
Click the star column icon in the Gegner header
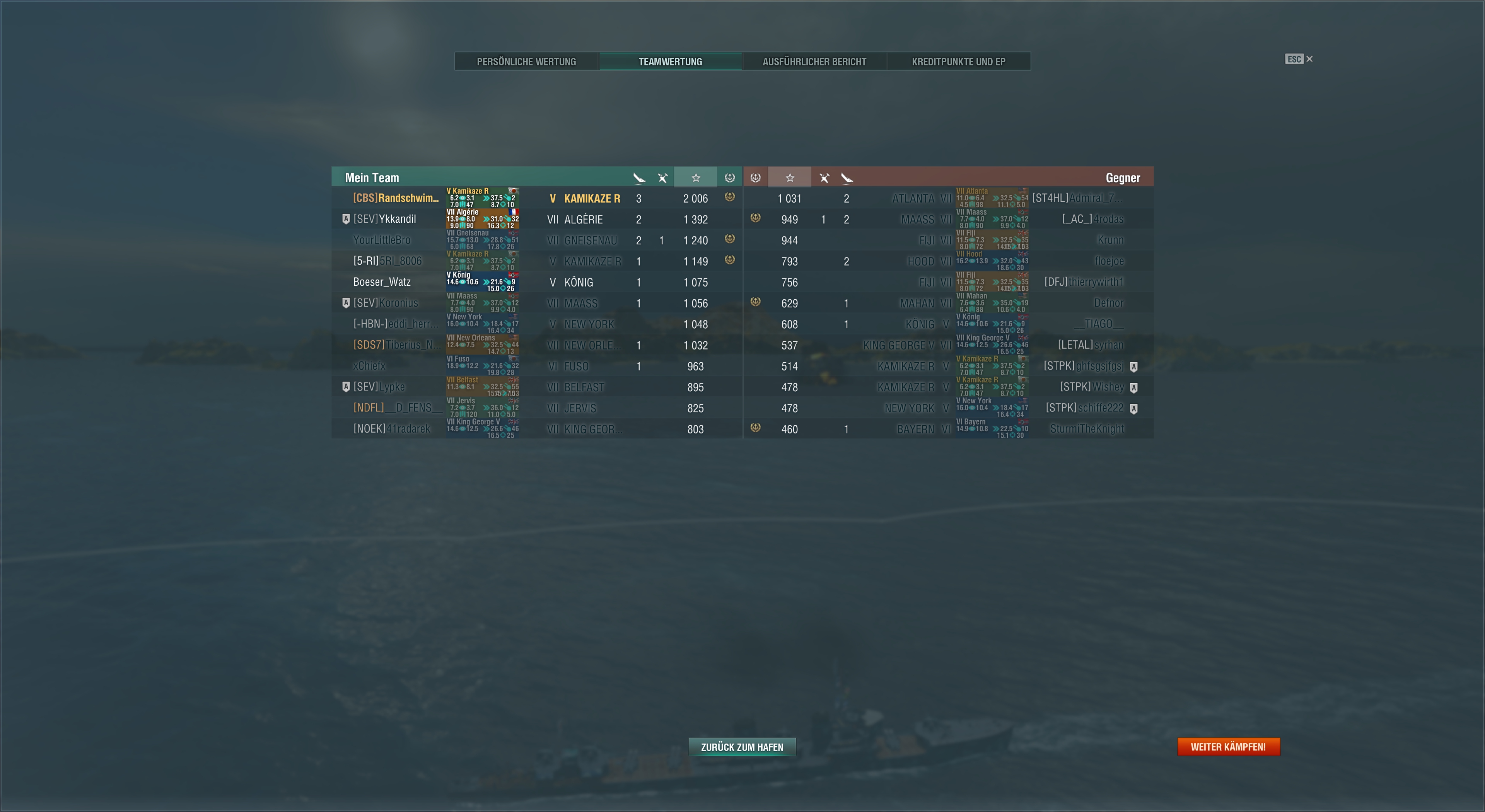tap(790, 177)
